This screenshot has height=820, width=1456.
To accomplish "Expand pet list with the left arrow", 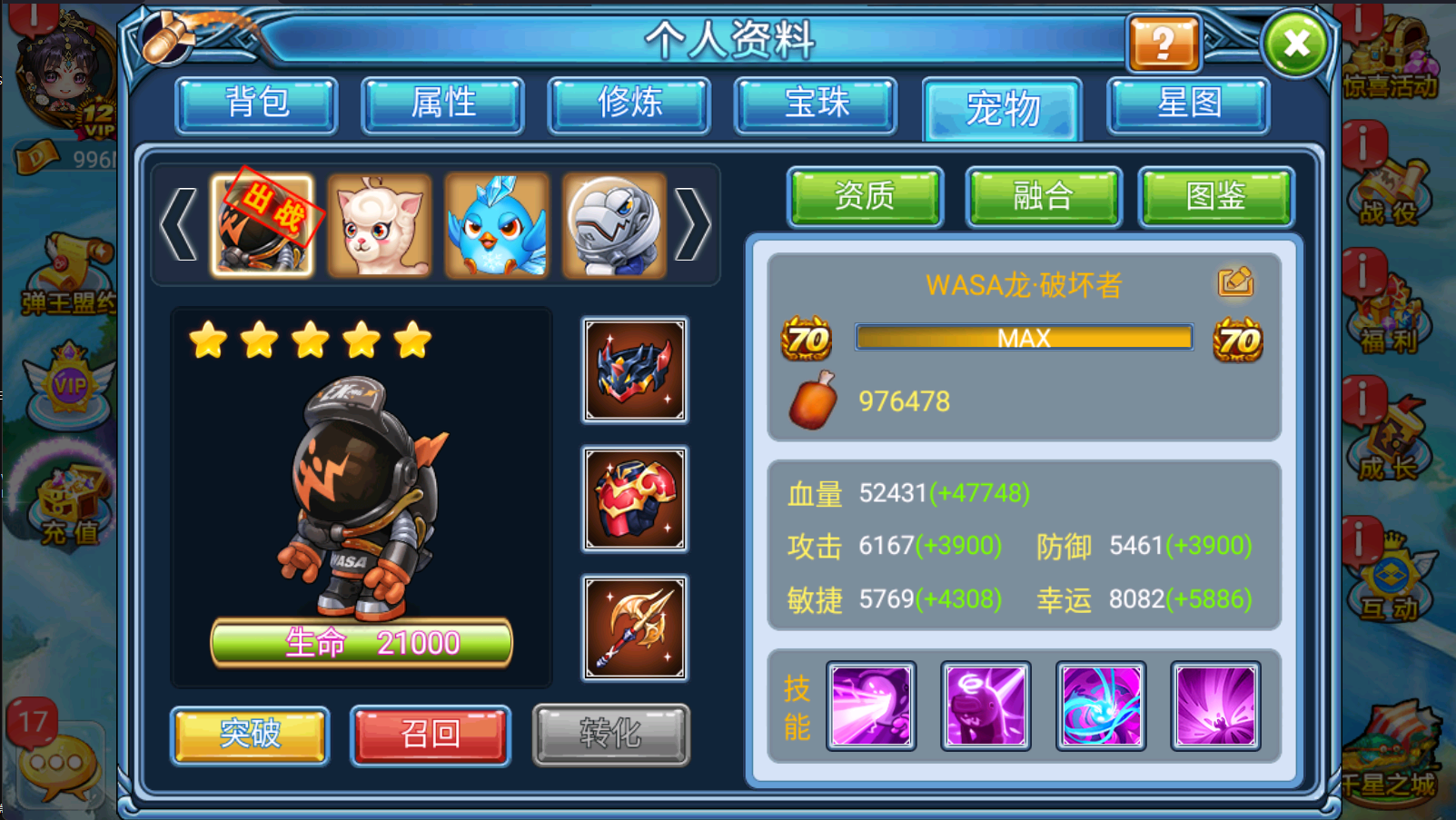I will (x=178, y=224).
